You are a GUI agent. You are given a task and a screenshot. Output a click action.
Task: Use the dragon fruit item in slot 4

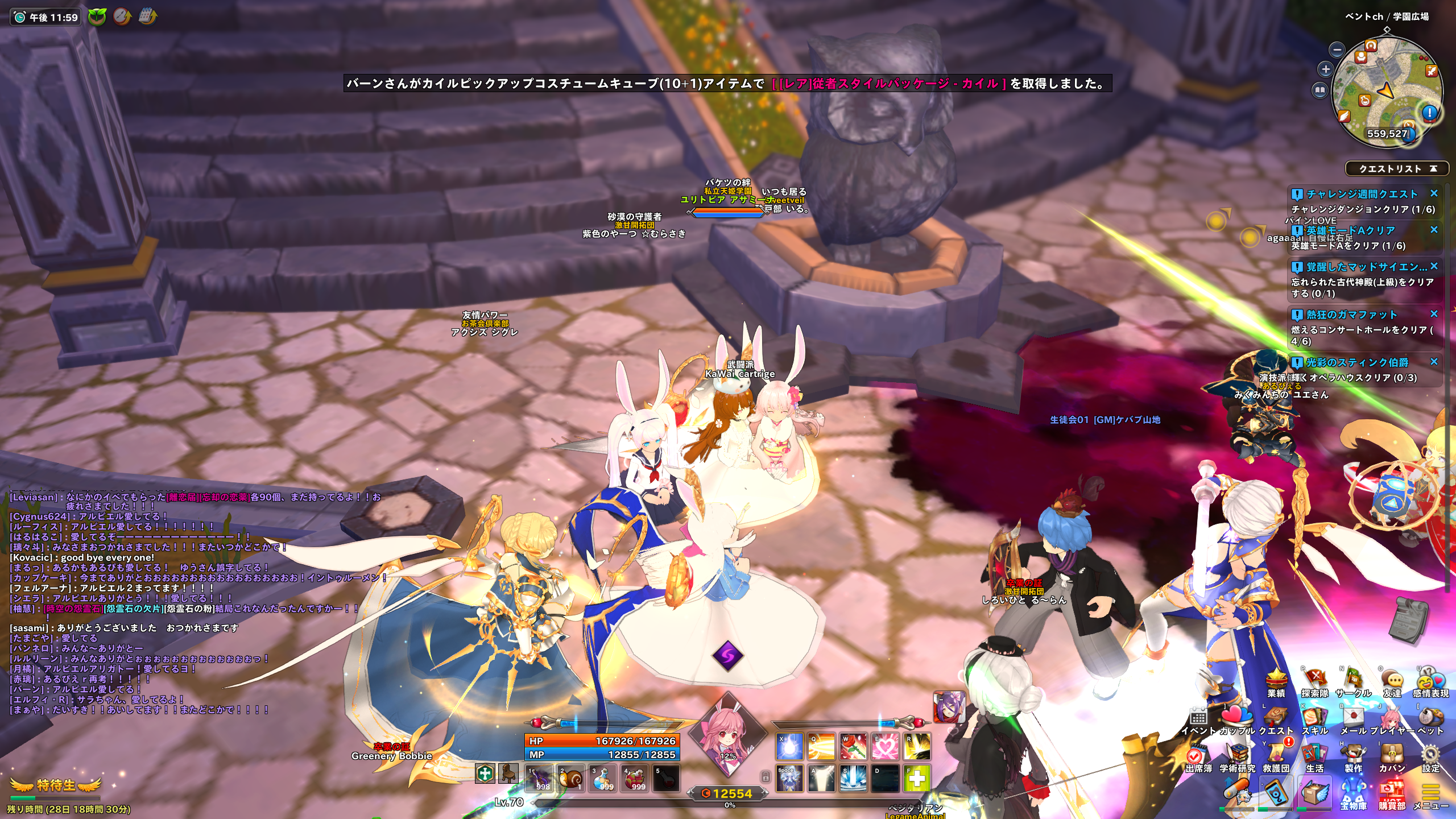point(634,778)
